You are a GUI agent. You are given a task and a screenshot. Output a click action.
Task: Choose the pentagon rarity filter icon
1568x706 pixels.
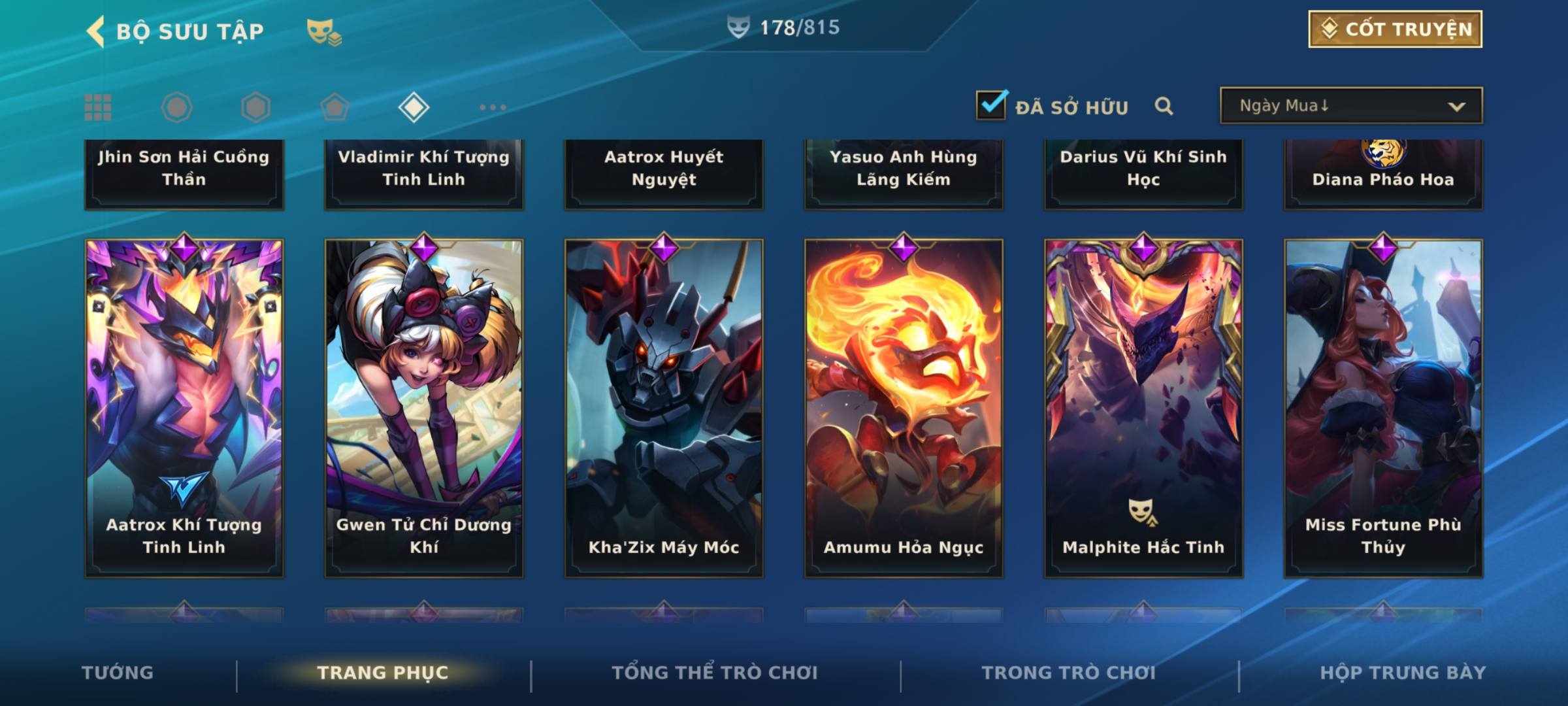335,107
